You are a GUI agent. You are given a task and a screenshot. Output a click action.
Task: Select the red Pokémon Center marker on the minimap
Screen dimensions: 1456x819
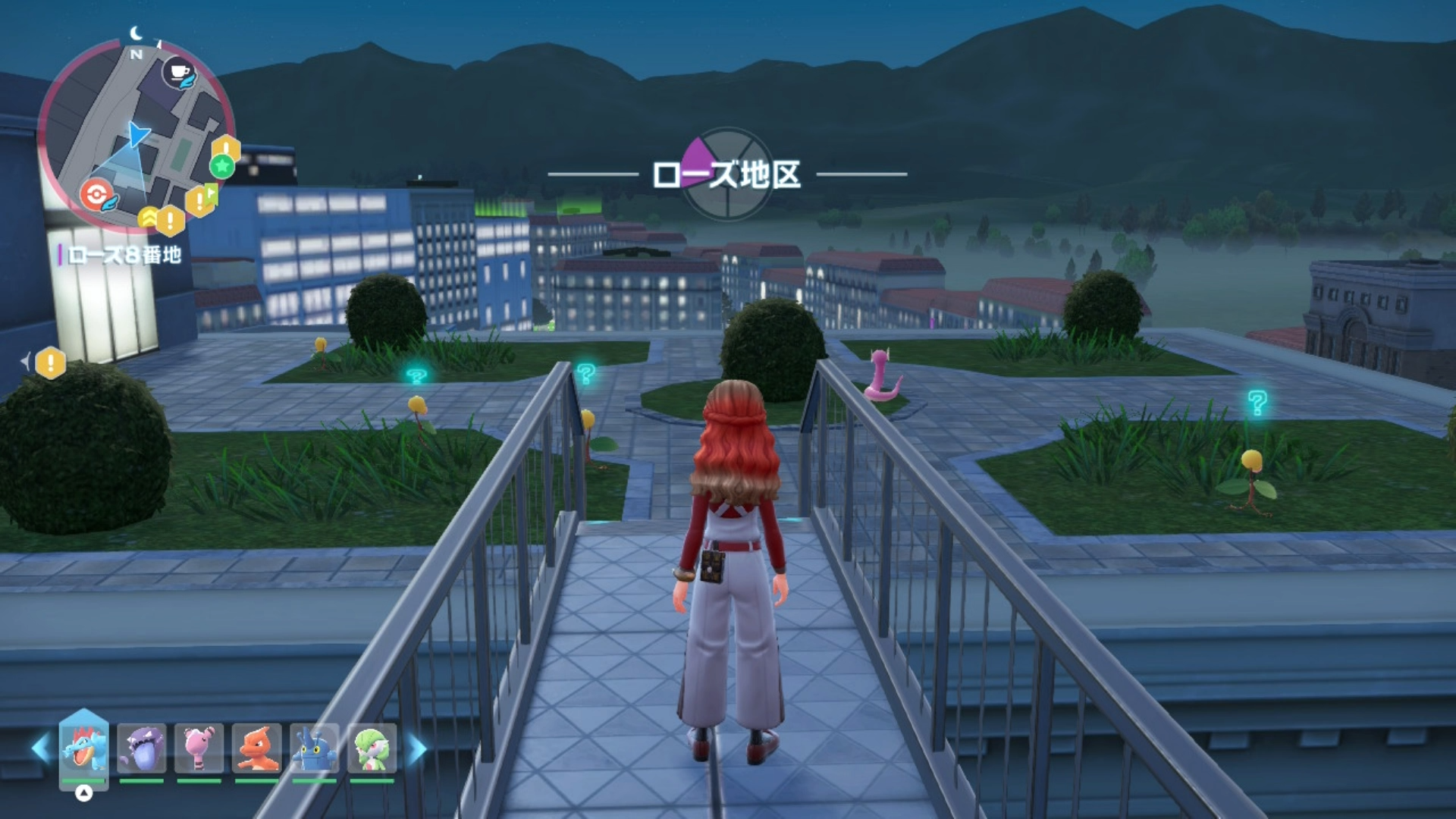point(97,195)
